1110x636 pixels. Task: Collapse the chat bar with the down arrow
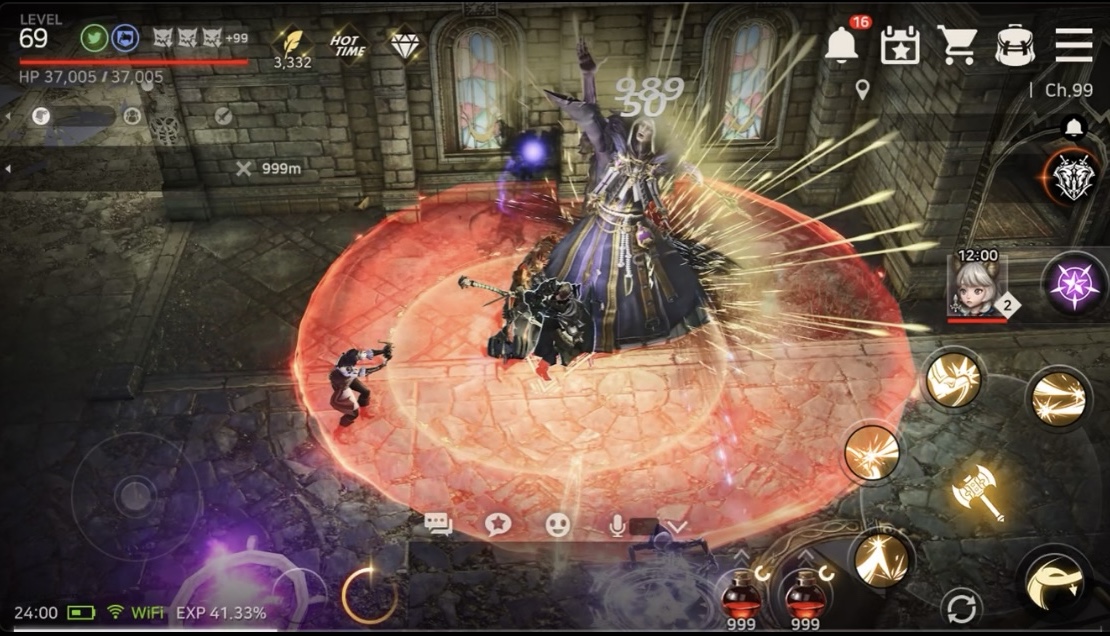coord(678,525)
